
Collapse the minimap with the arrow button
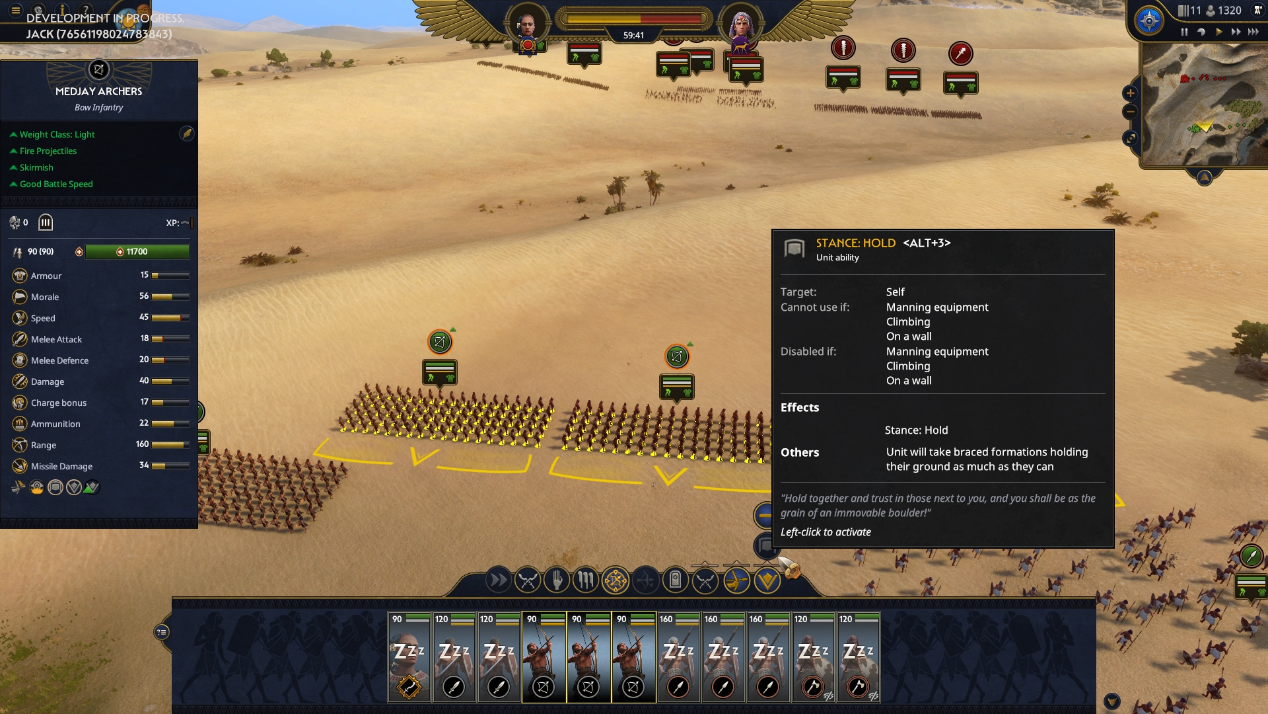(x=1204, y=178)
